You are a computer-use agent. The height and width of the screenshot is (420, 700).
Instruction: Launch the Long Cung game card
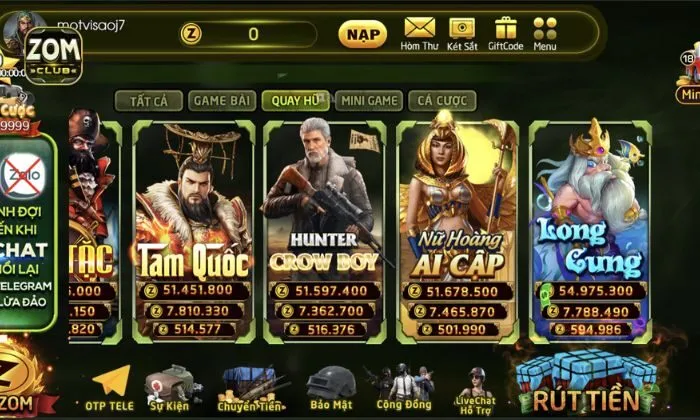[589, 230]
